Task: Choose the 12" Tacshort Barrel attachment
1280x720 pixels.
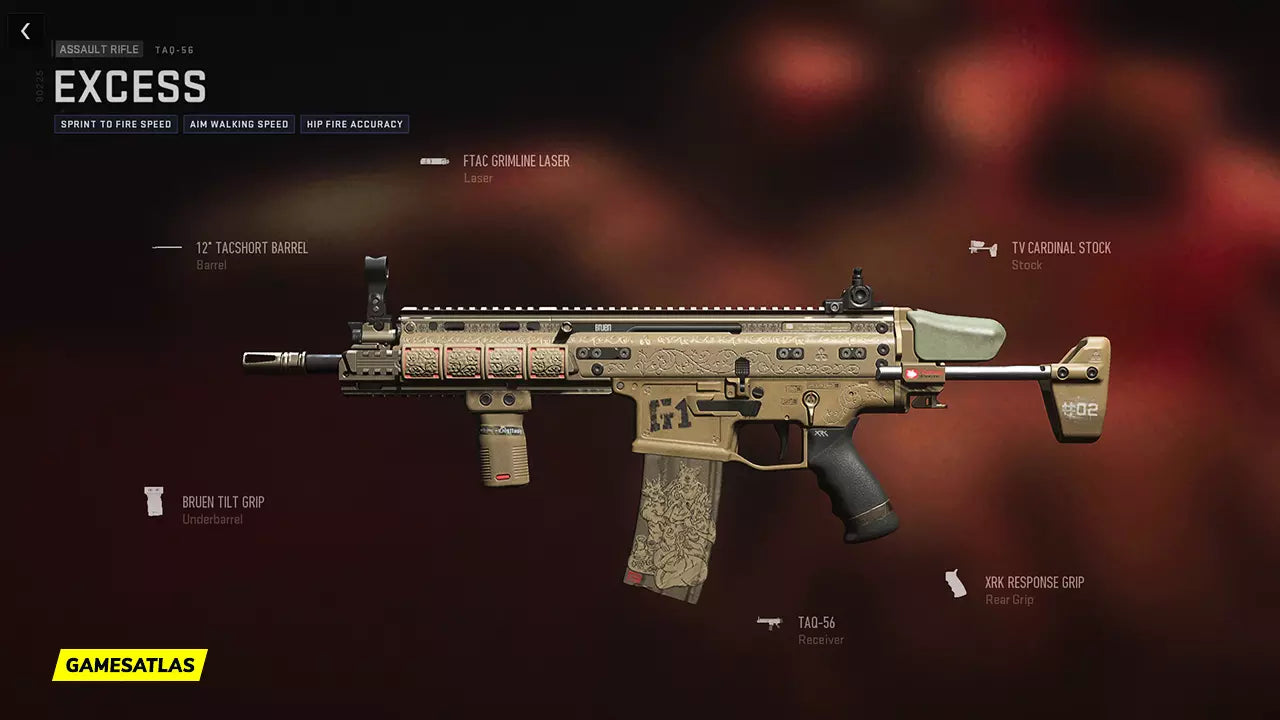Action: click(x=251, y=248)
